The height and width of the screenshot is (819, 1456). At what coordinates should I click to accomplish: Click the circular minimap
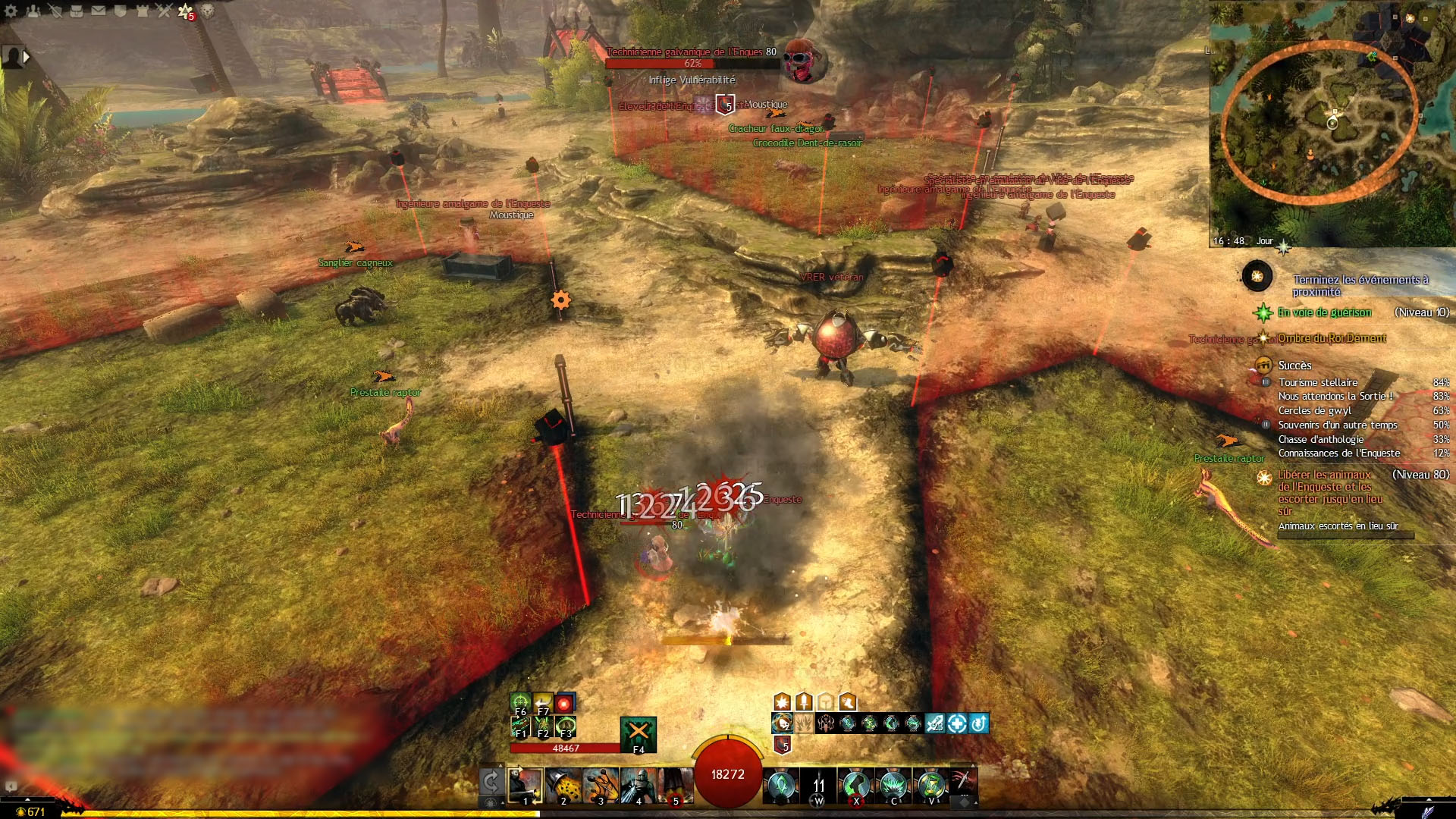click(1319, 121)
